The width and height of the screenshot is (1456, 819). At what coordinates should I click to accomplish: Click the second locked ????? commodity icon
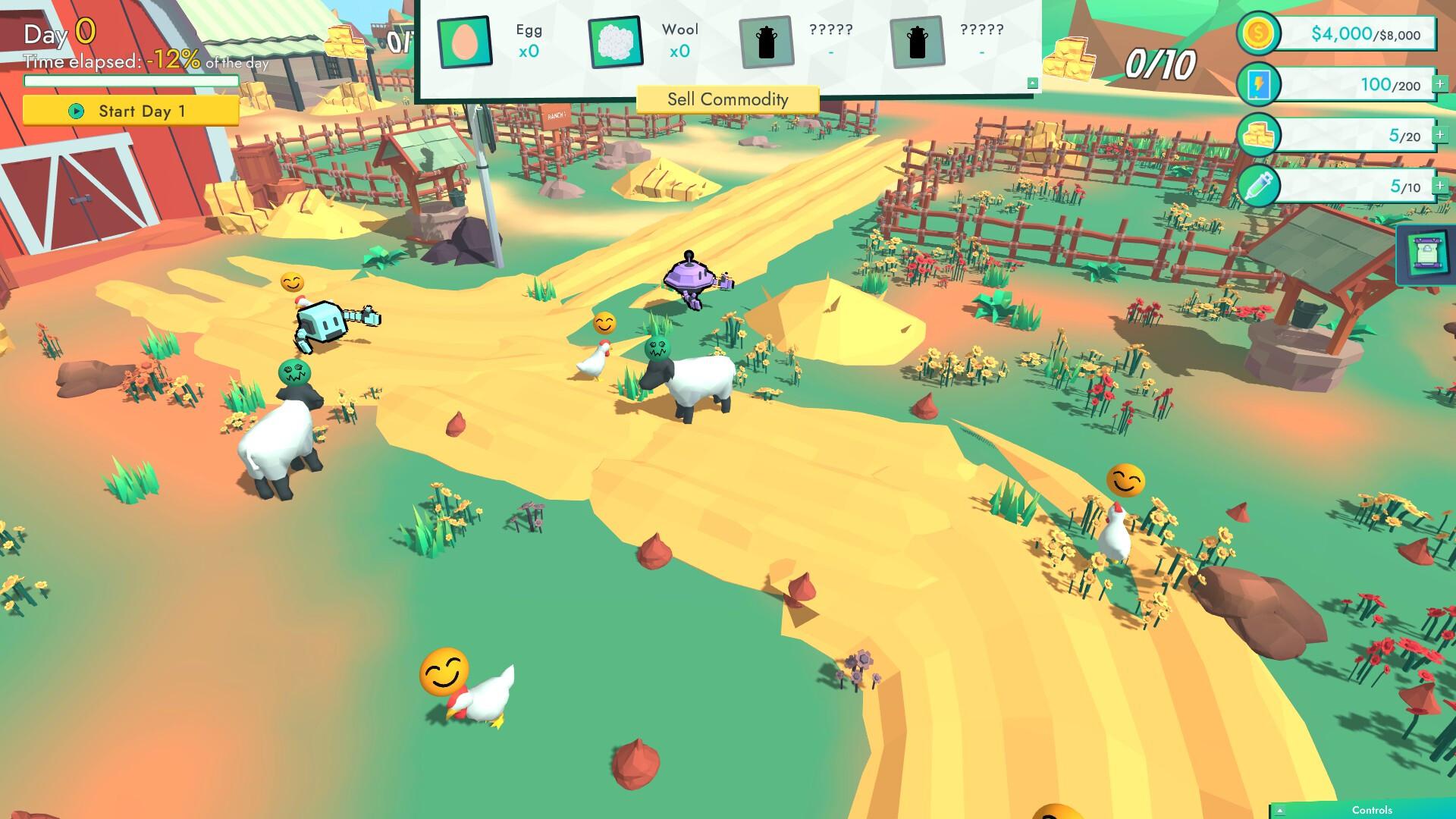[916, 42]
